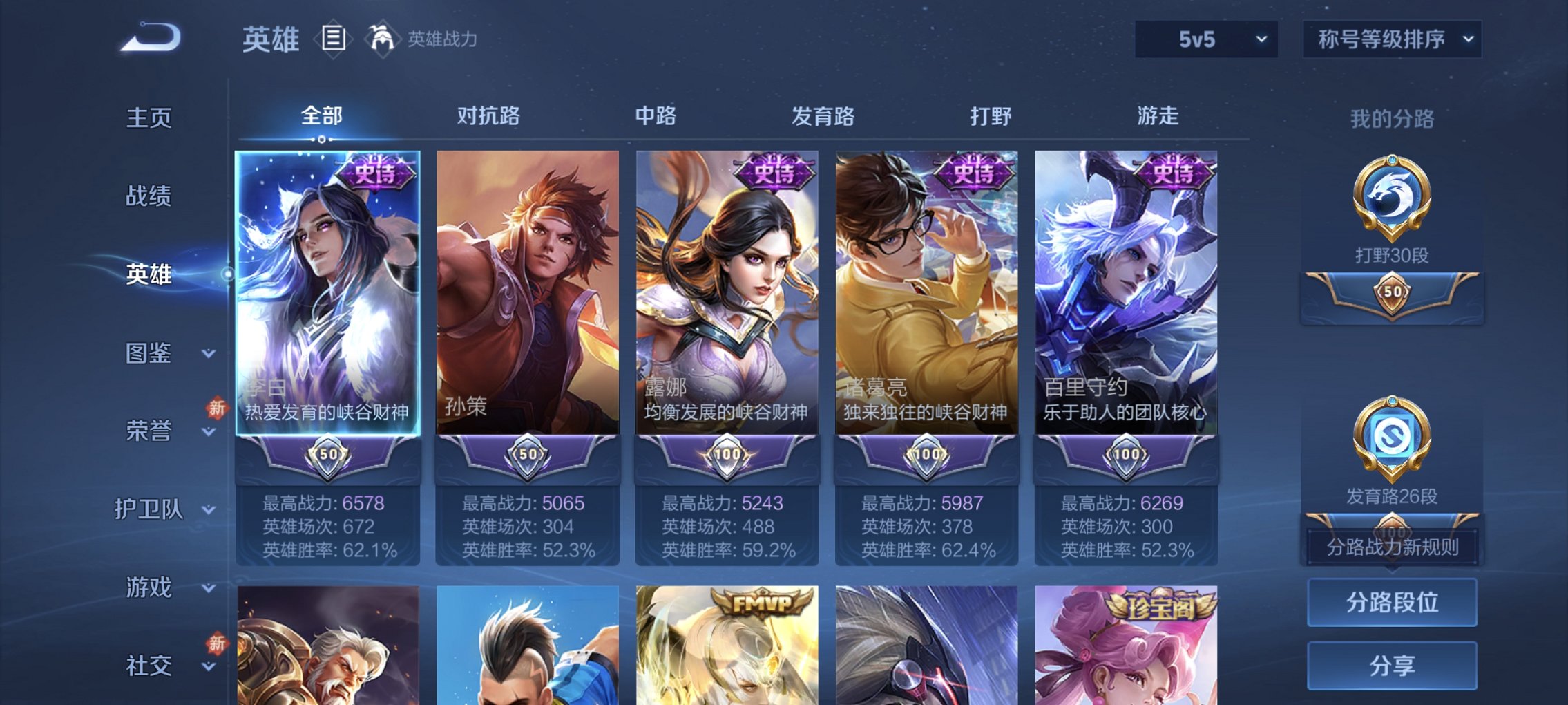
Task: Select the game logo in top-left corner
Action: (x=147, y=38)
